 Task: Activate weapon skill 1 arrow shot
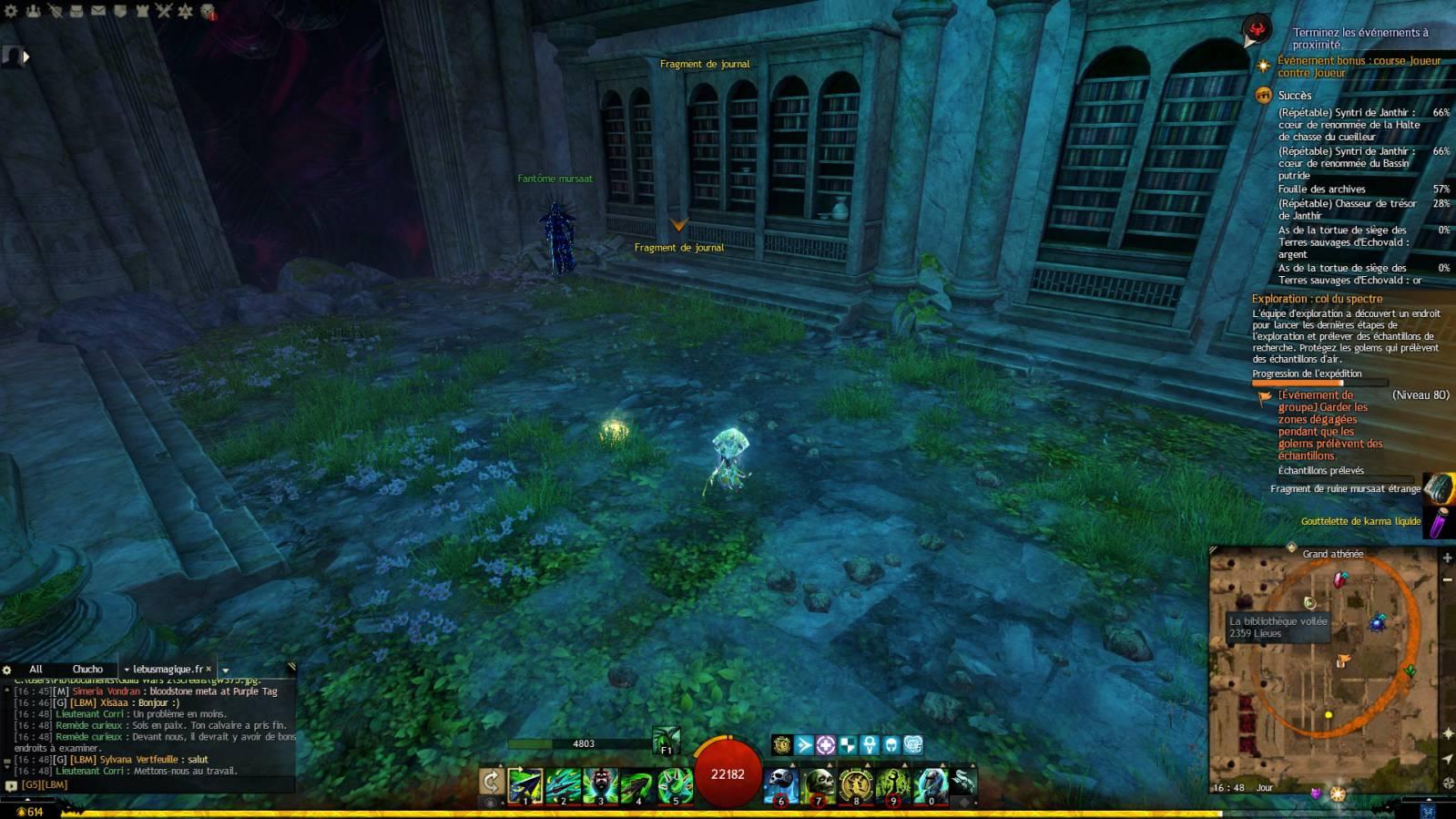click(x=525, y=785)
